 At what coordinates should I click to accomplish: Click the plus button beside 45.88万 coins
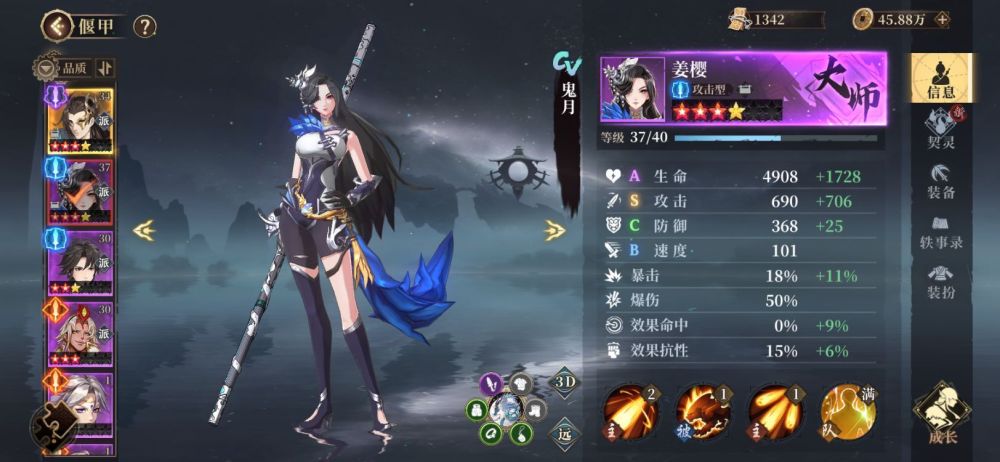coord(941,19)
